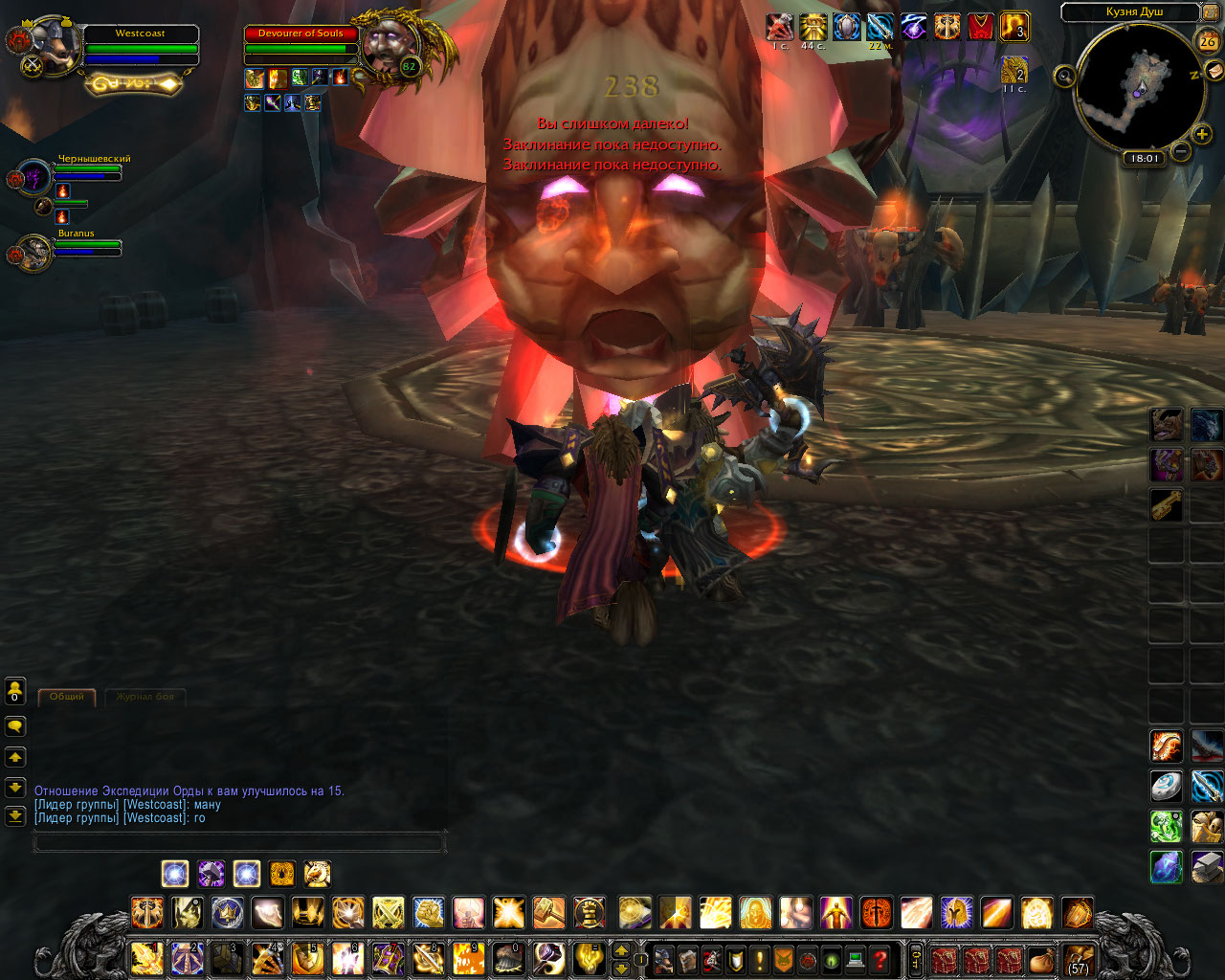Click the chat bubble menu button
The width and height of the screenshot is (1225, 980).
click(15, 727)
